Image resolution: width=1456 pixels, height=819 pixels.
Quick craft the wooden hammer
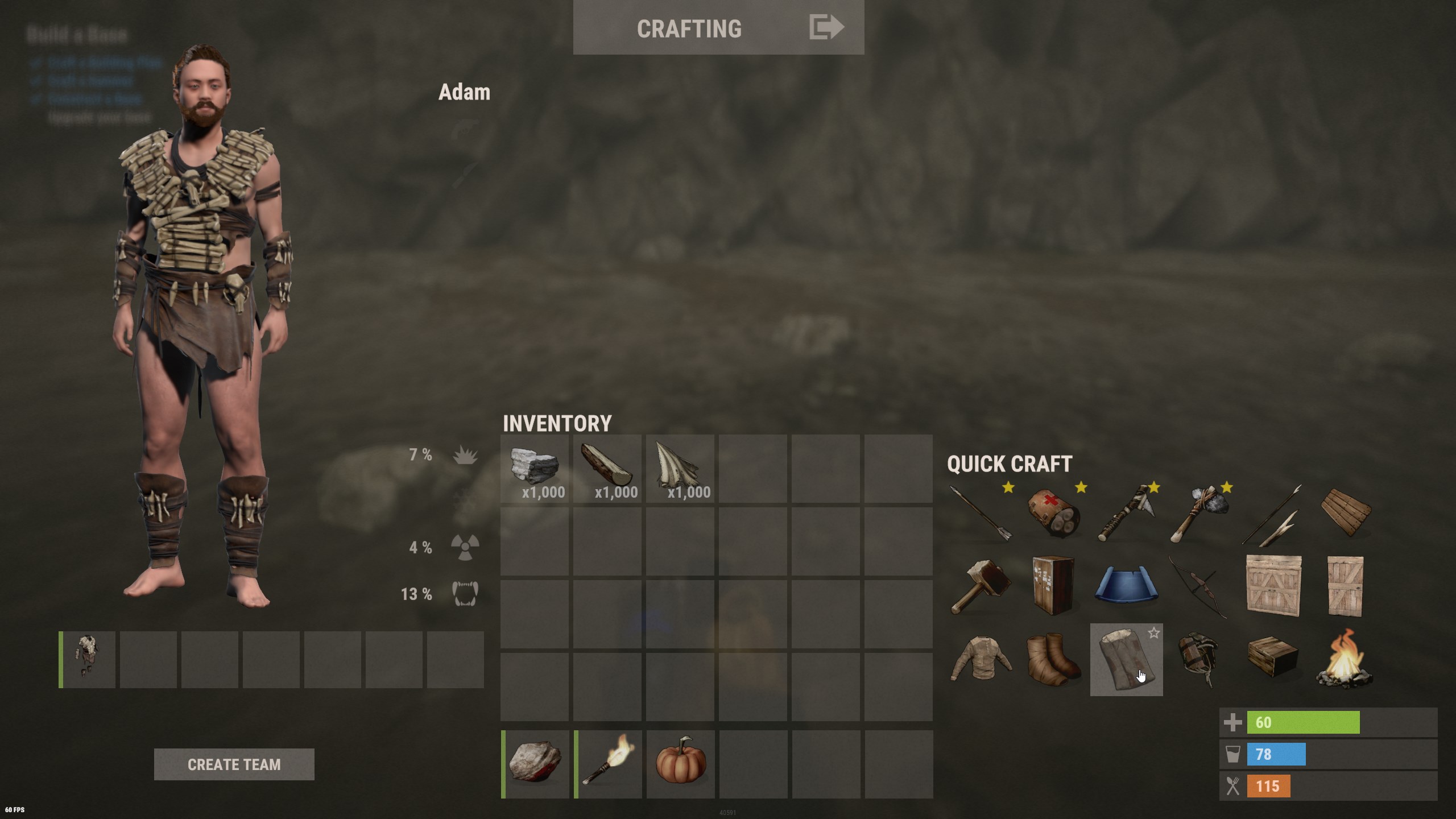(x=981, y=586)
